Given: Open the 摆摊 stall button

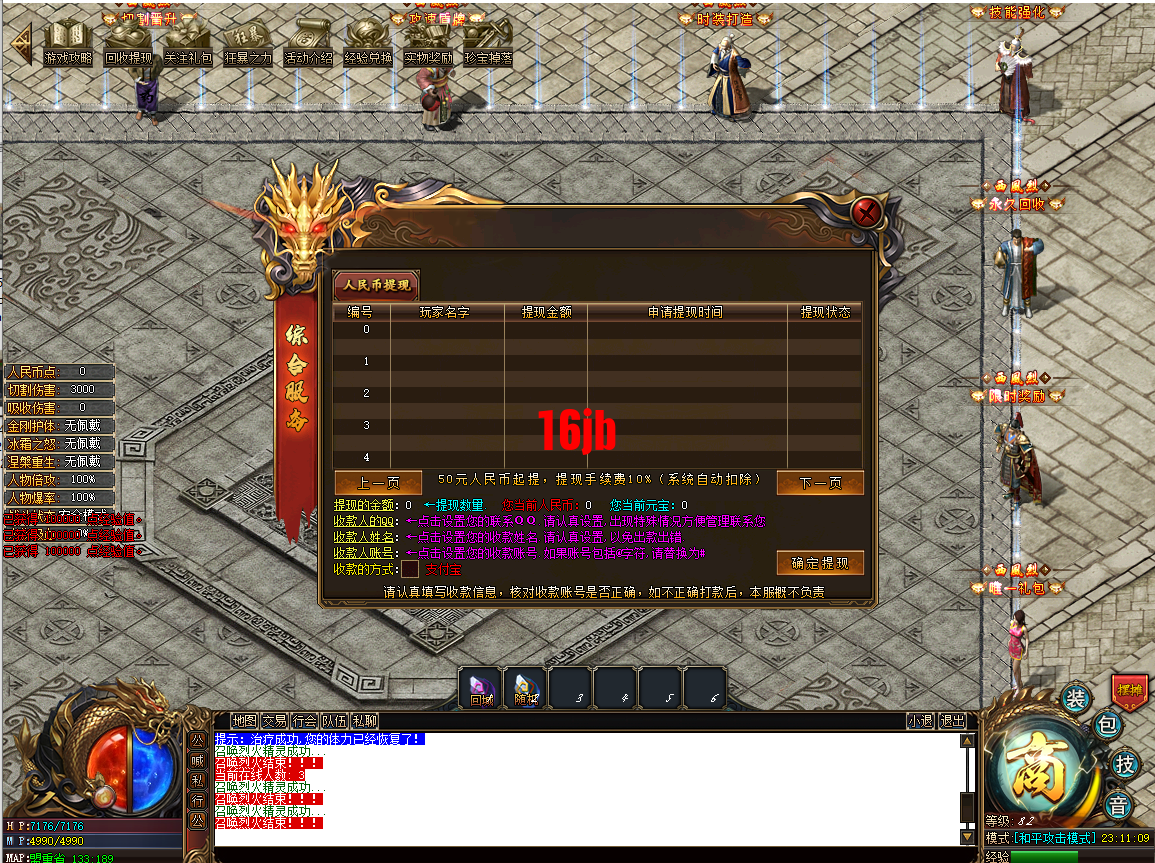Looking at the screenshot, I should pos(1129,689).
